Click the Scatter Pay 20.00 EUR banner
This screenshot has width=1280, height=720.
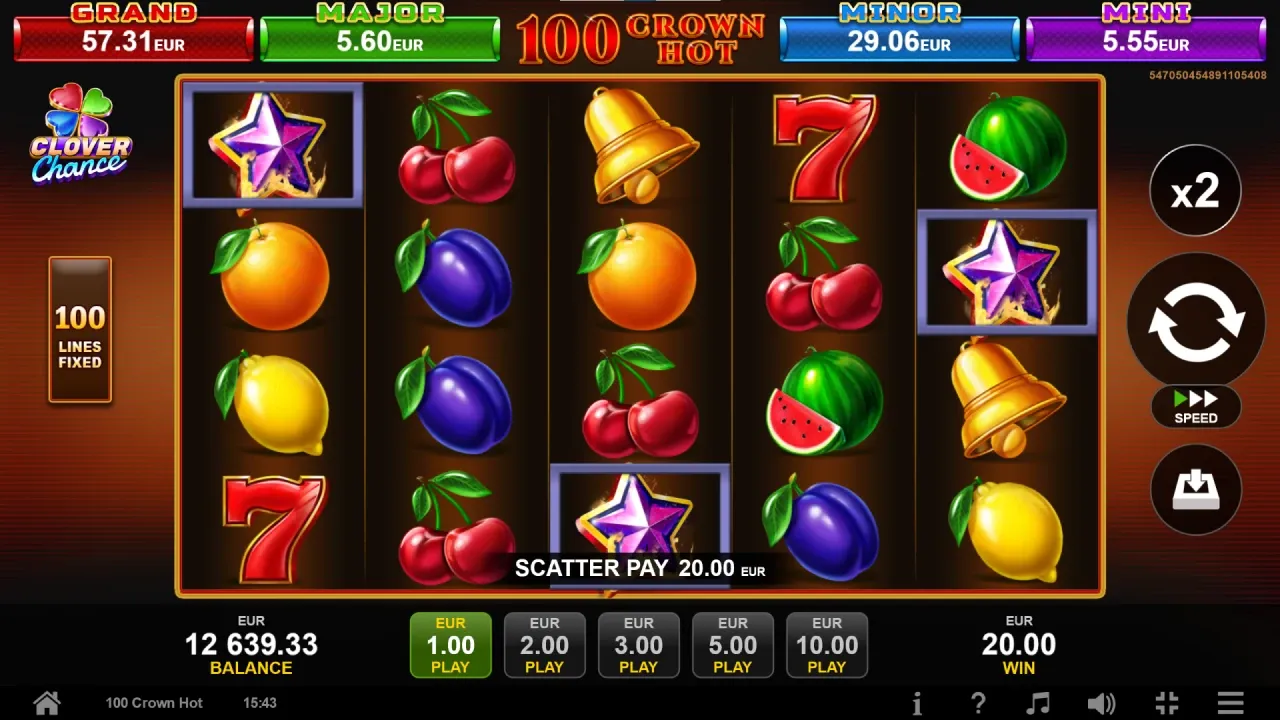tap(640, 568)
